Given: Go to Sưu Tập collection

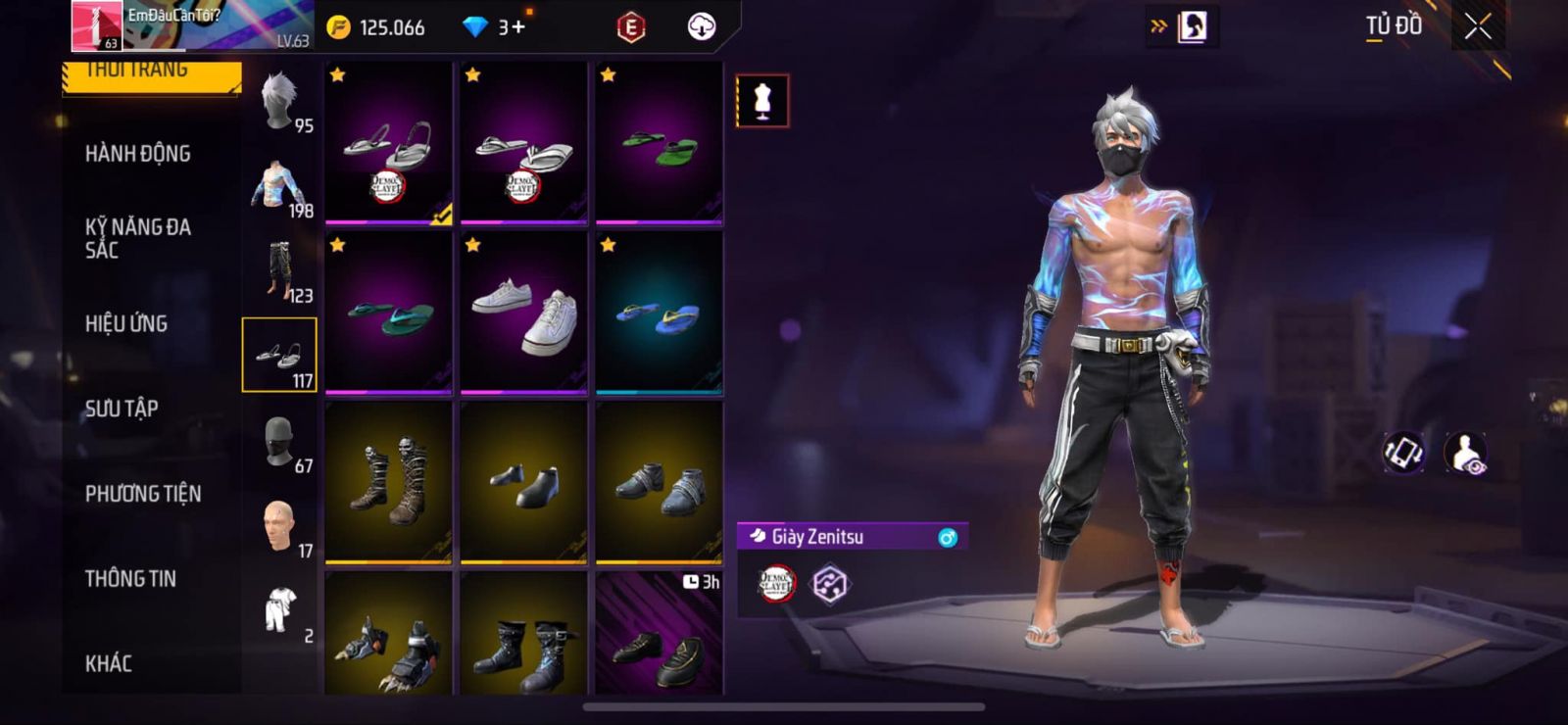Looking at the screenshot, I should coord(121,409).
